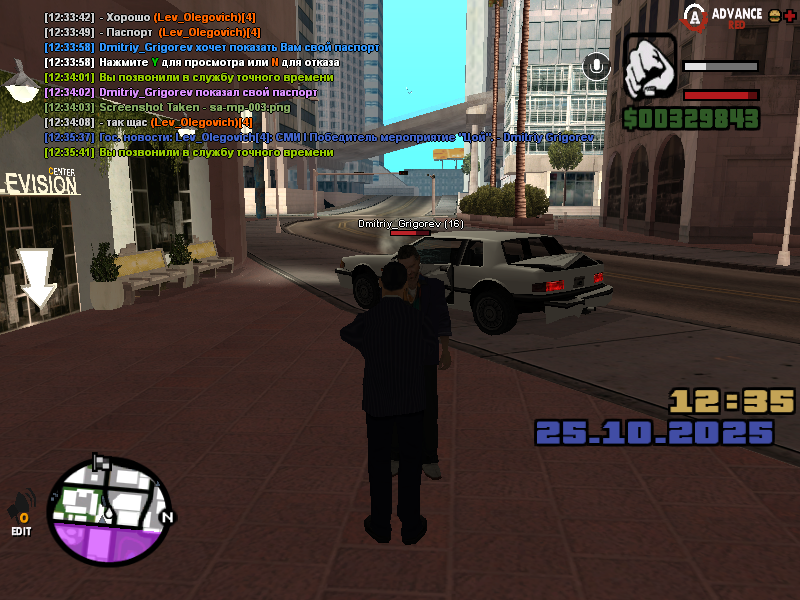The width and height of the screenshot is (800, 600).
Task: Select the fist weapon icon
Action: [650, 67]
